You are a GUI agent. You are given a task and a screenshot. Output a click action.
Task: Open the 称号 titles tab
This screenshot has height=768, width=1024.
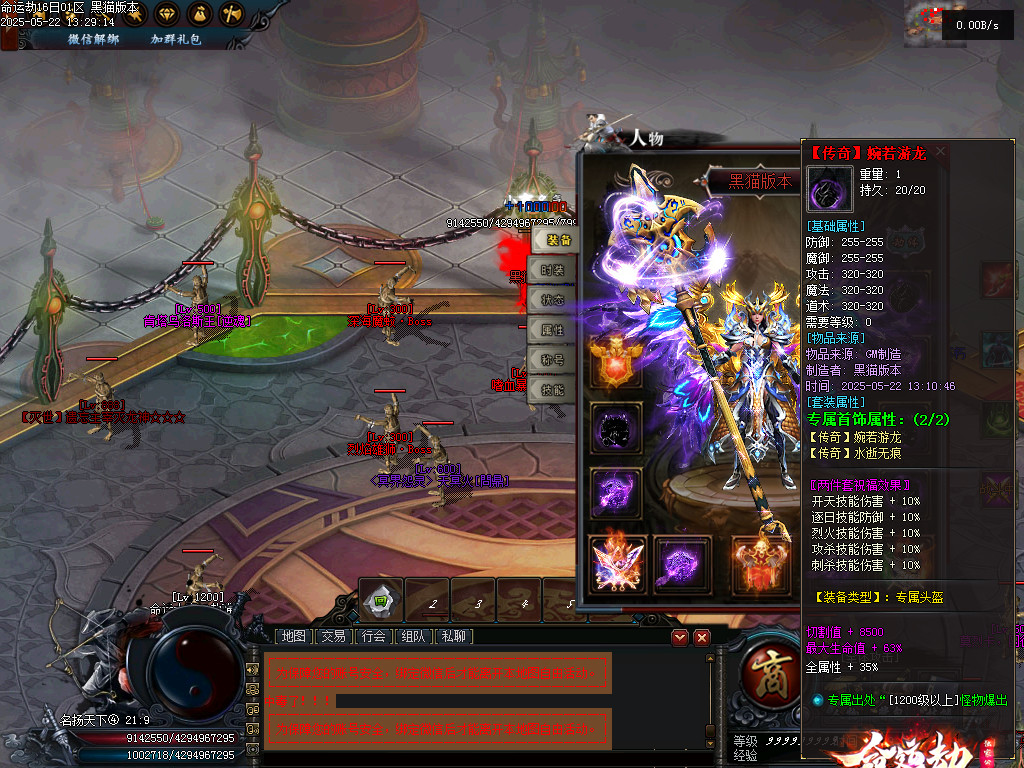[553, 360]
